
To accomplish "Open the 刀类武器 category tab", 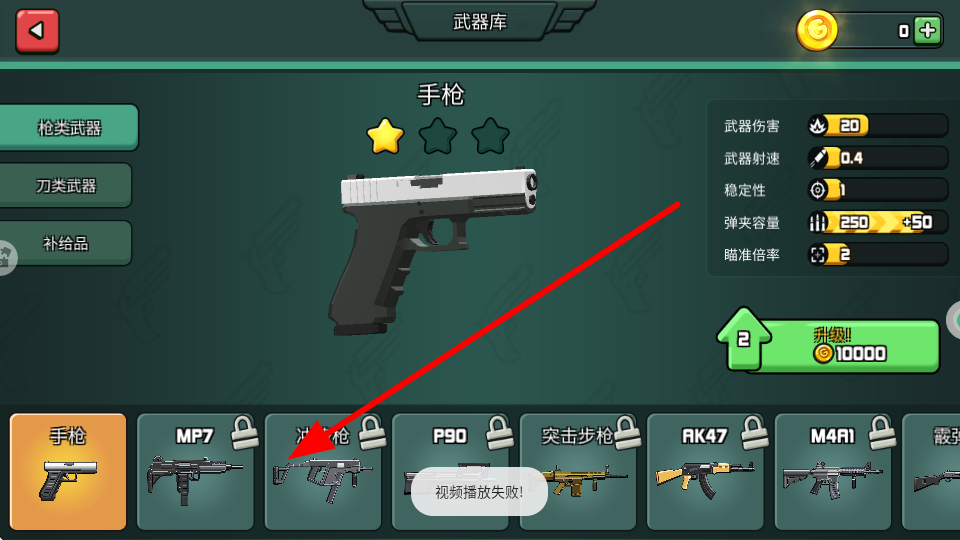I will pyautogui.click(x=66, y=186).
